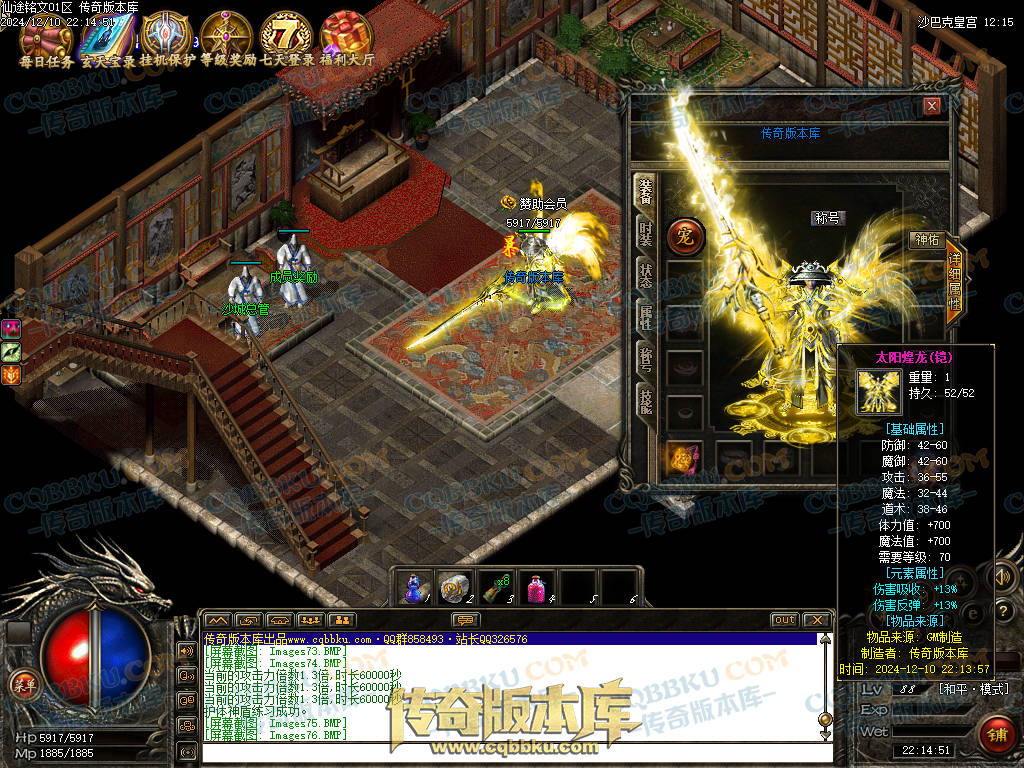Open the 福利大厅 gift box icon

pos(347,34)
